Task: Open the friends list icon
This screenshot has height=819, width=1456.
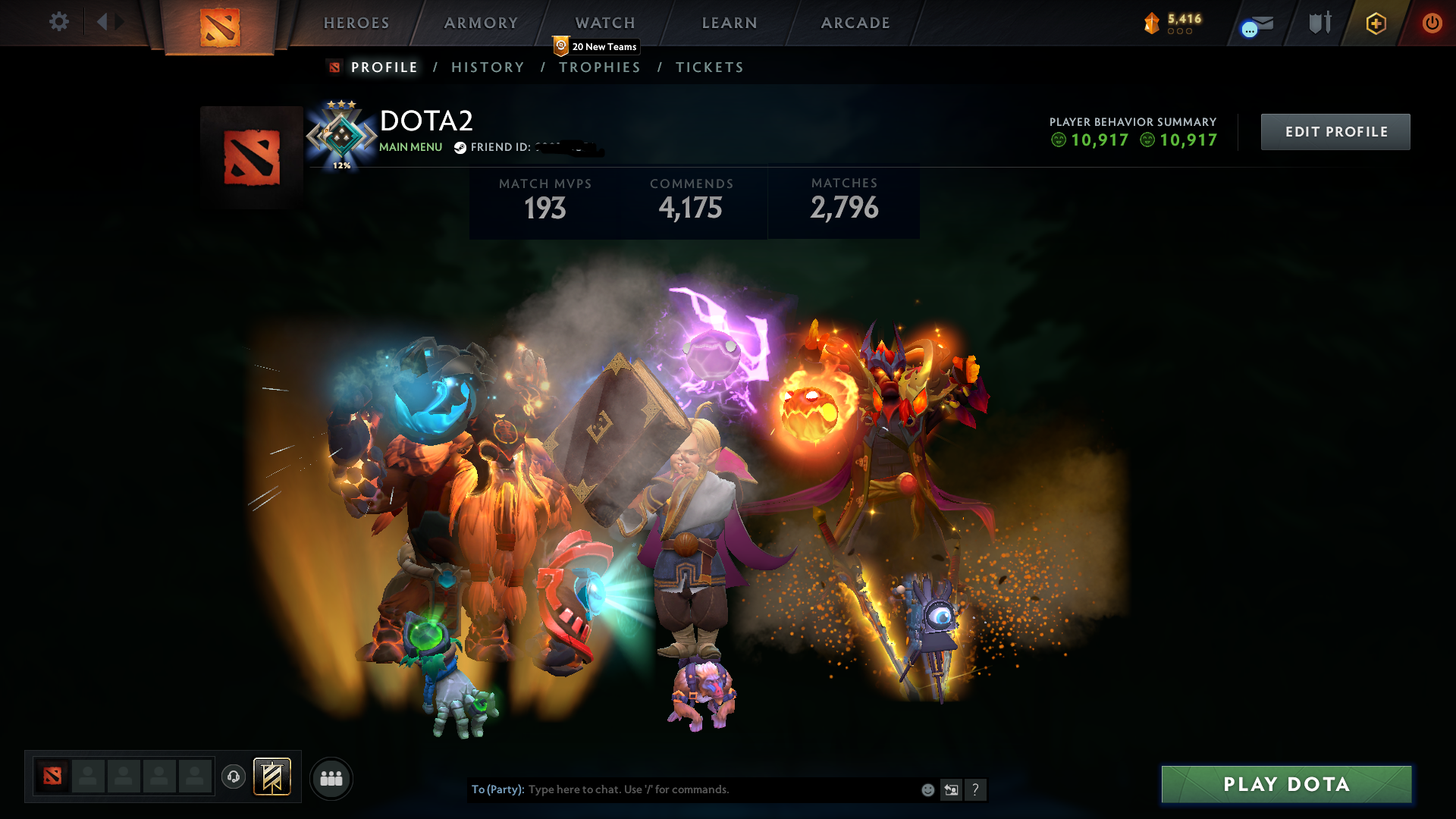Action: 331,777
